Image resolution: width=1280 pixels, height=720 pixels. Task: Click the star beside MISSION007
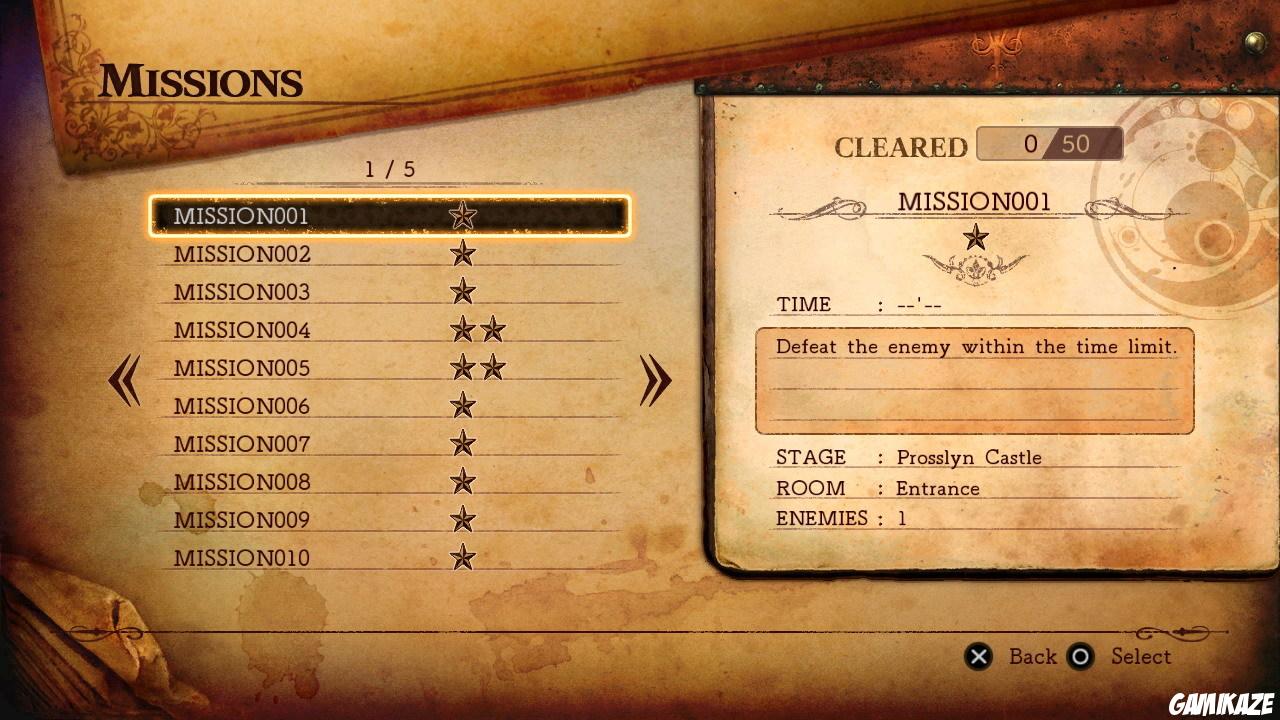coord(462,443)
